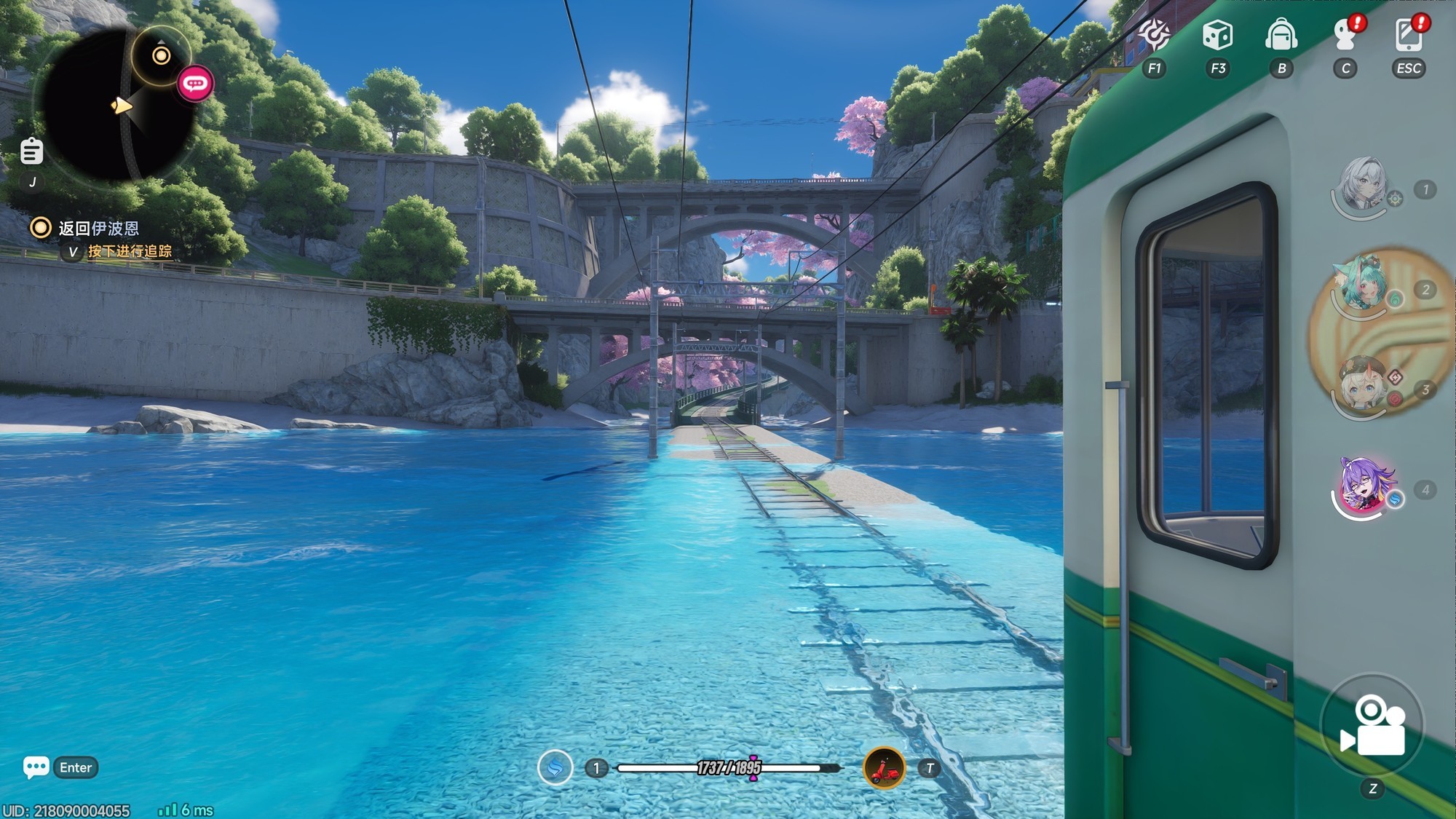
Task: Open the F1 emblem menu icon
Action: (x=1154, y=35)
